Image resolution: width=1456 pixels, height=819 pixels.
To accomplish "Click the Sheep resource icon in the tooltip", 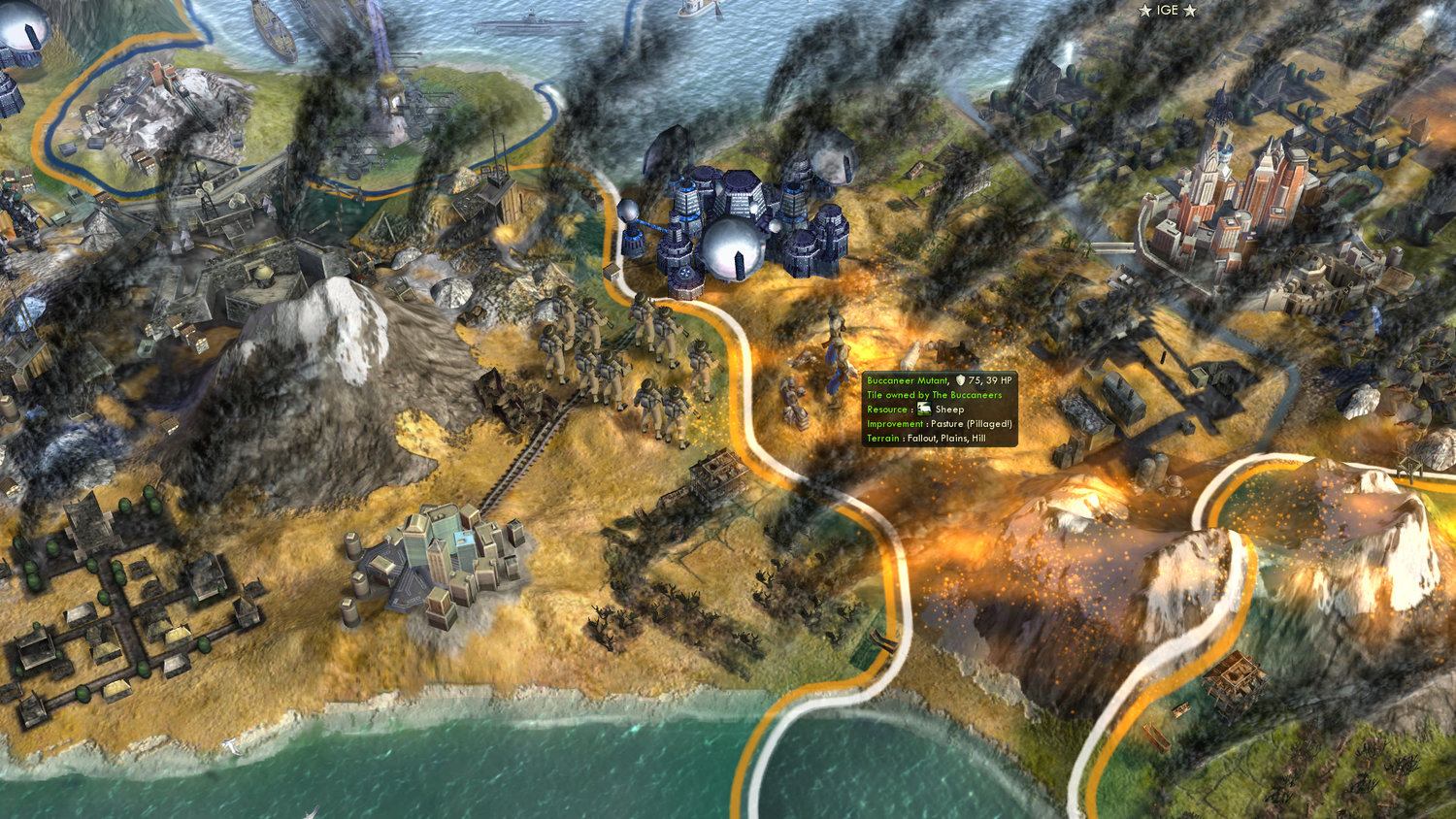I will click(924, 409).
